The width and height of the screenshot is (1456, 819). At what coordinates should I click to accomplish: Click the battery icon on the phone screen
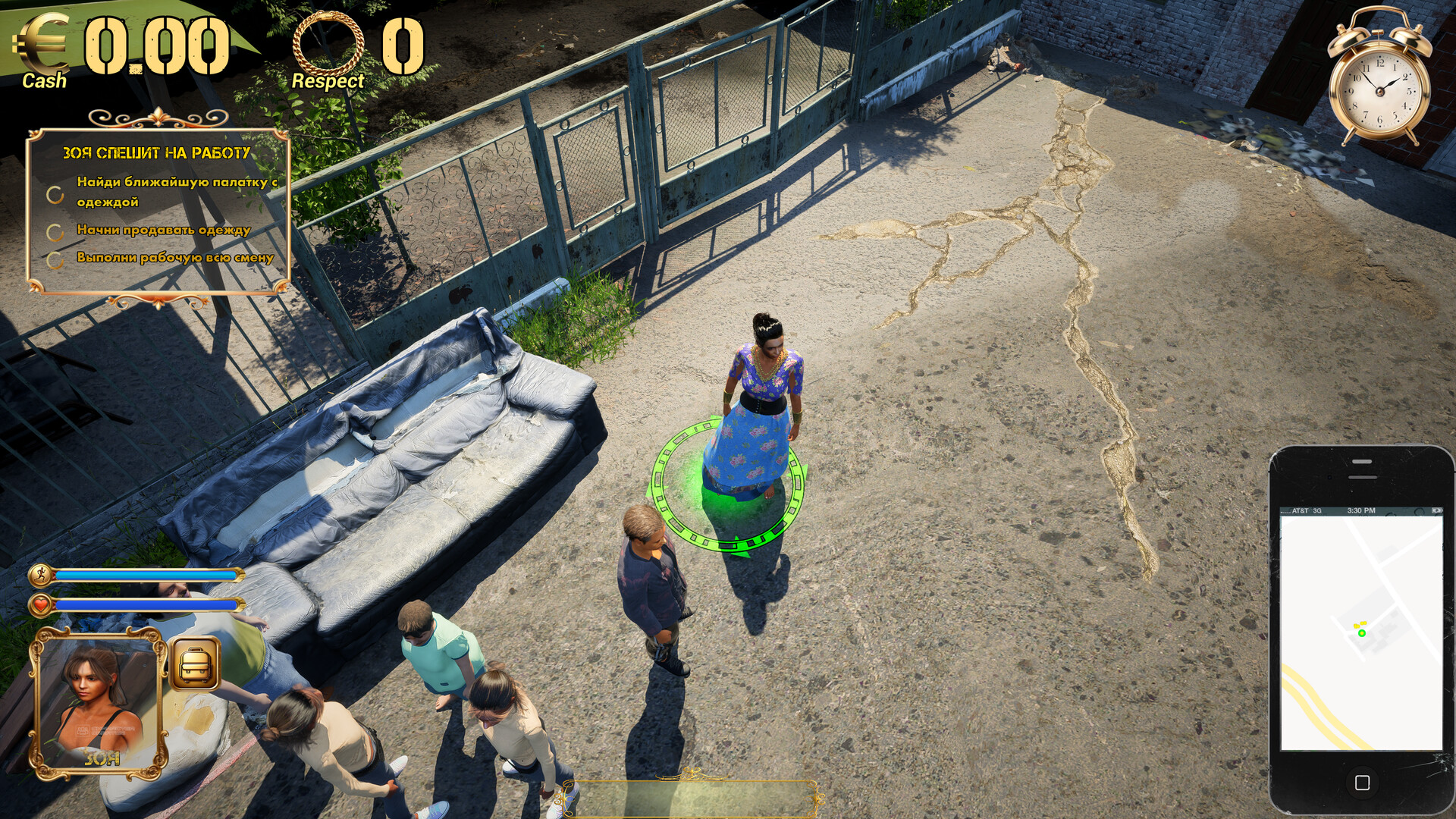tap(1436, 510)
